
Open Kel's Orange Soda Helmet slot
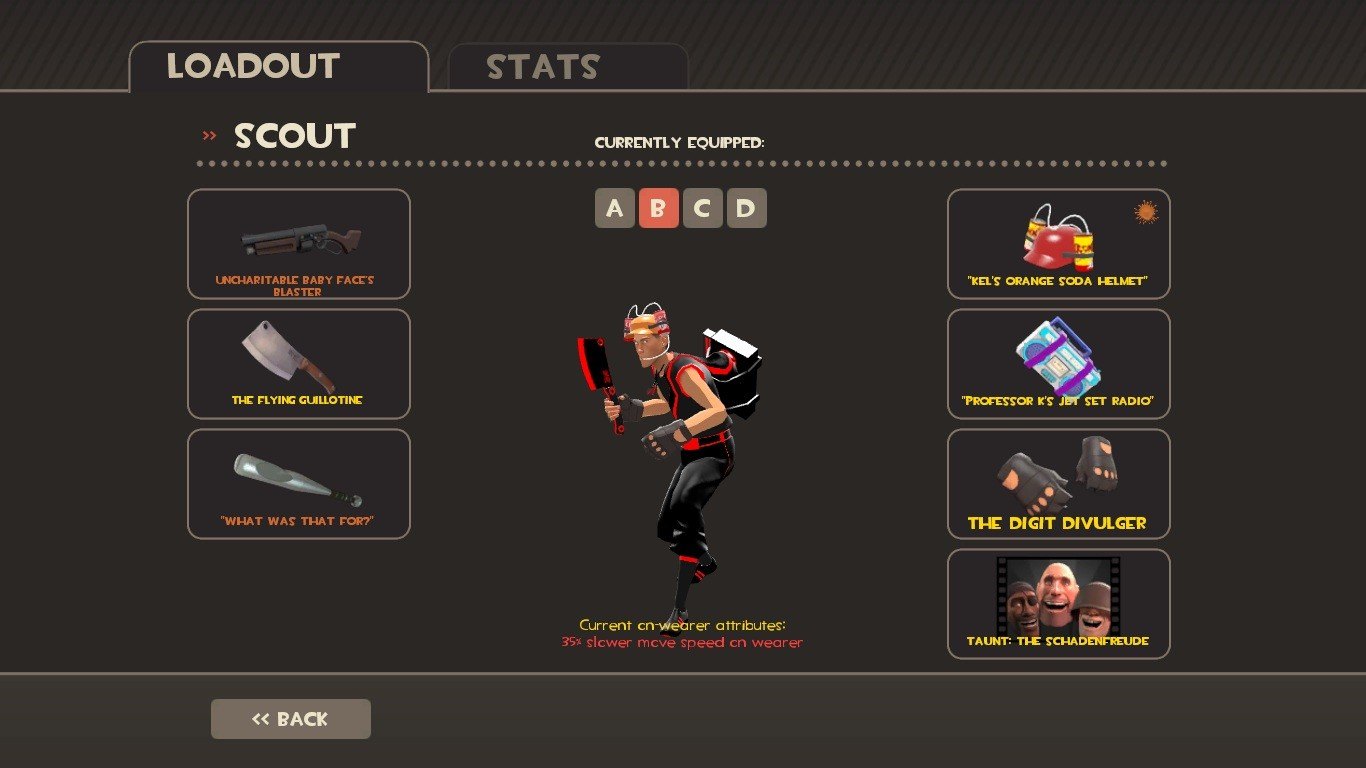click(x=1059, y=244)
